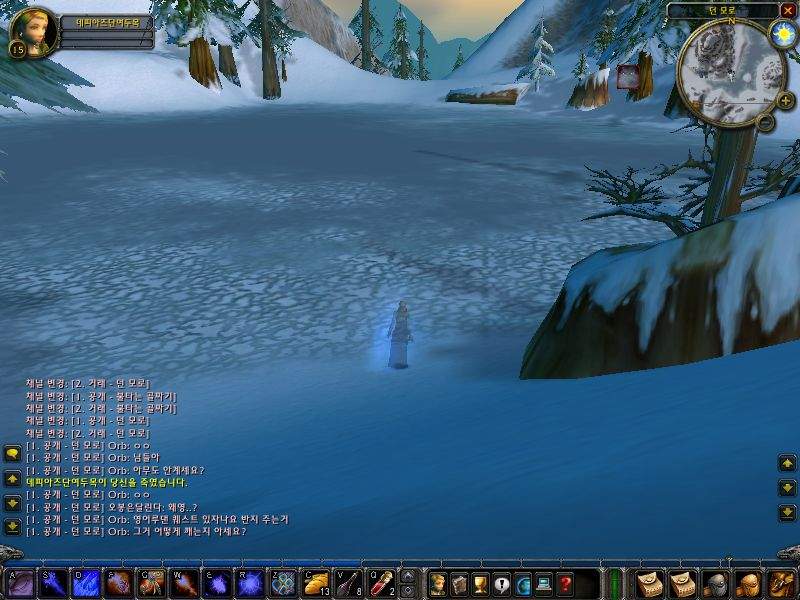The image size is (800, 600).
Task: Use the red potion with 2 left
Action: pos(381,583)
